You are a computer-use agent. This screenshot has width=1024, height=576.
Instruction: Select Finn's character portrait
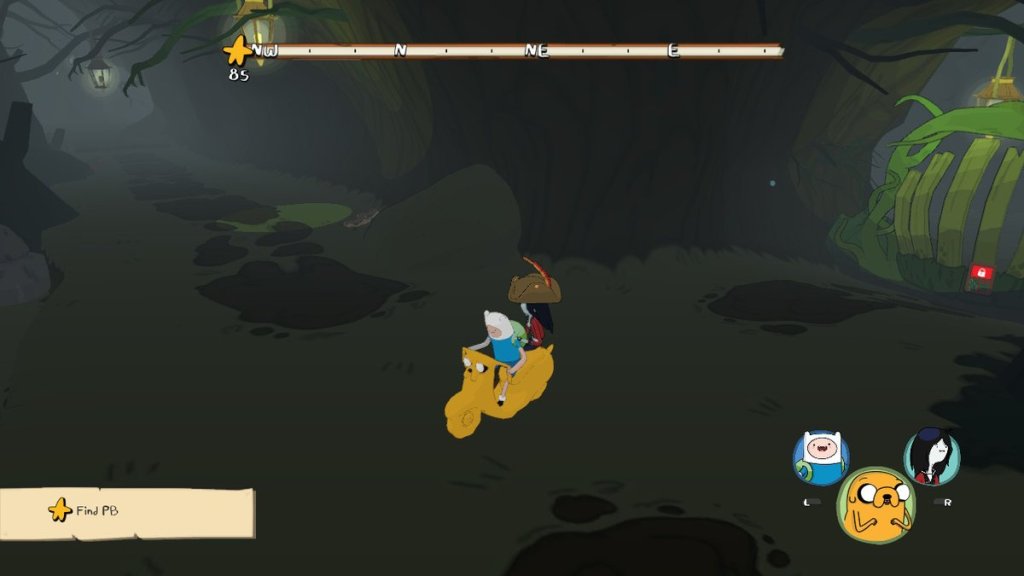coord(821,458)
